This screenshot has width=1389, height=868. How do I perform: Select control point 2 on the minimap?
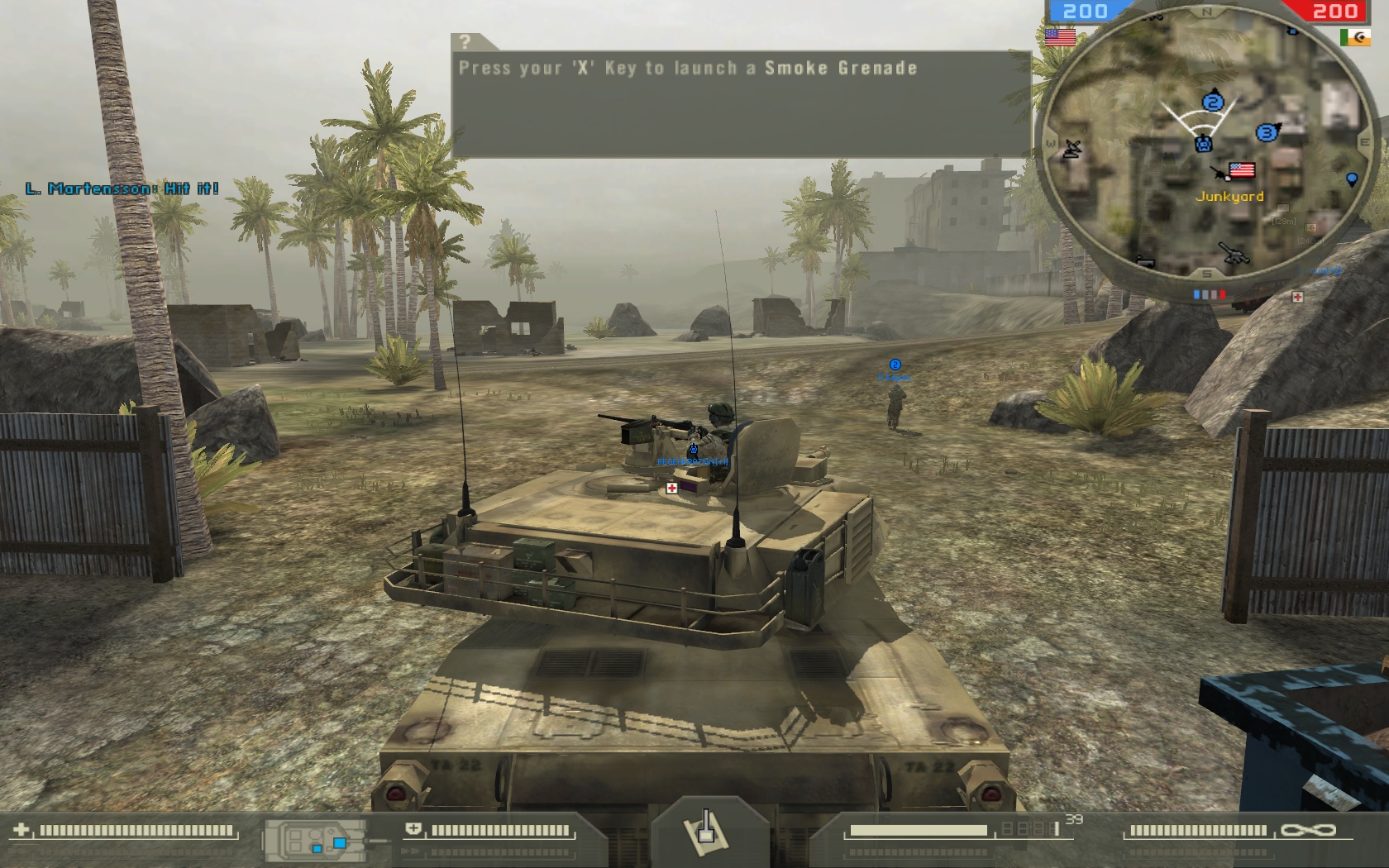(x=1213, y=103)
